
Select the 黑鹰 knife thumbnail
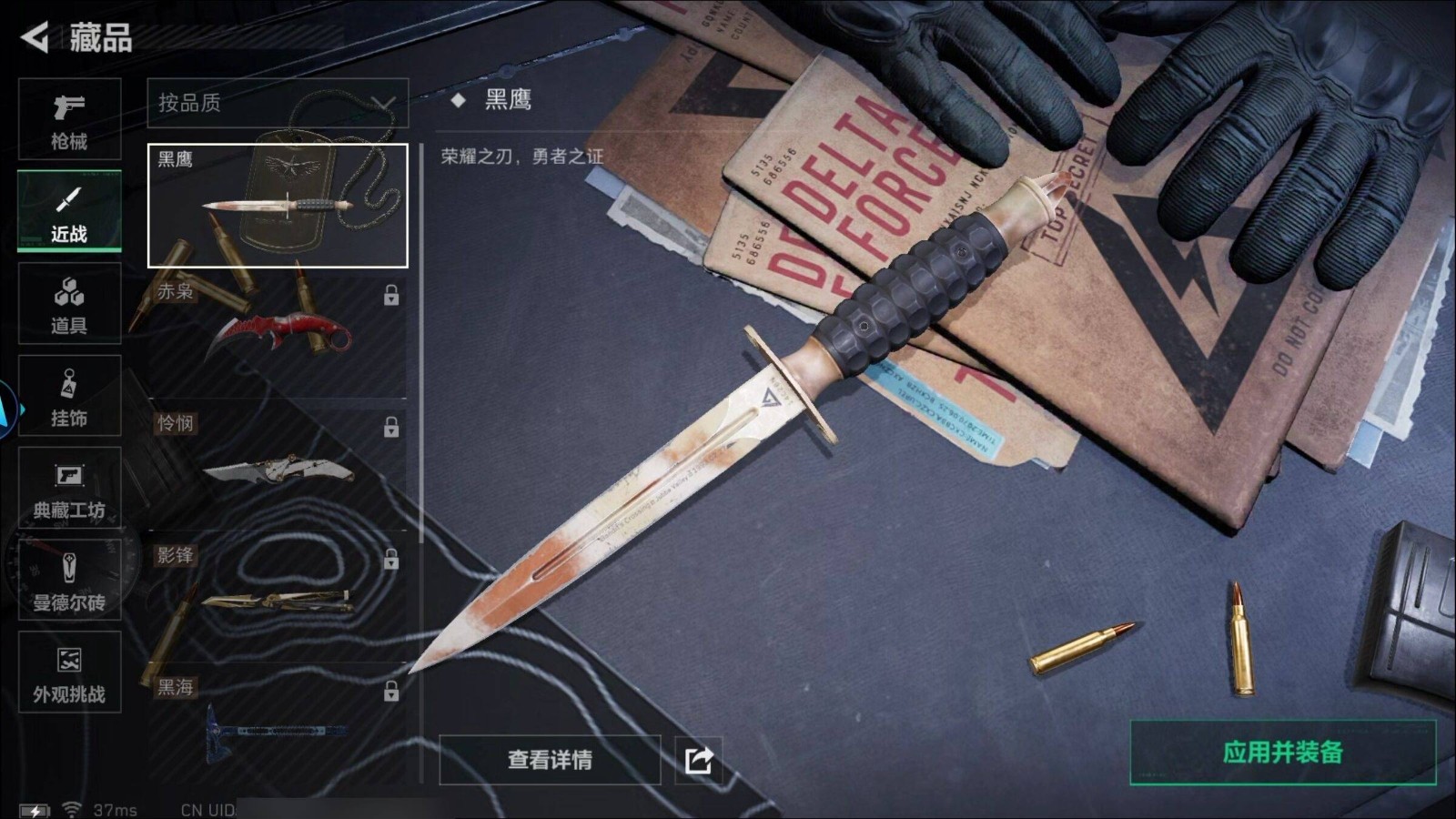click(x=278, y=206)
